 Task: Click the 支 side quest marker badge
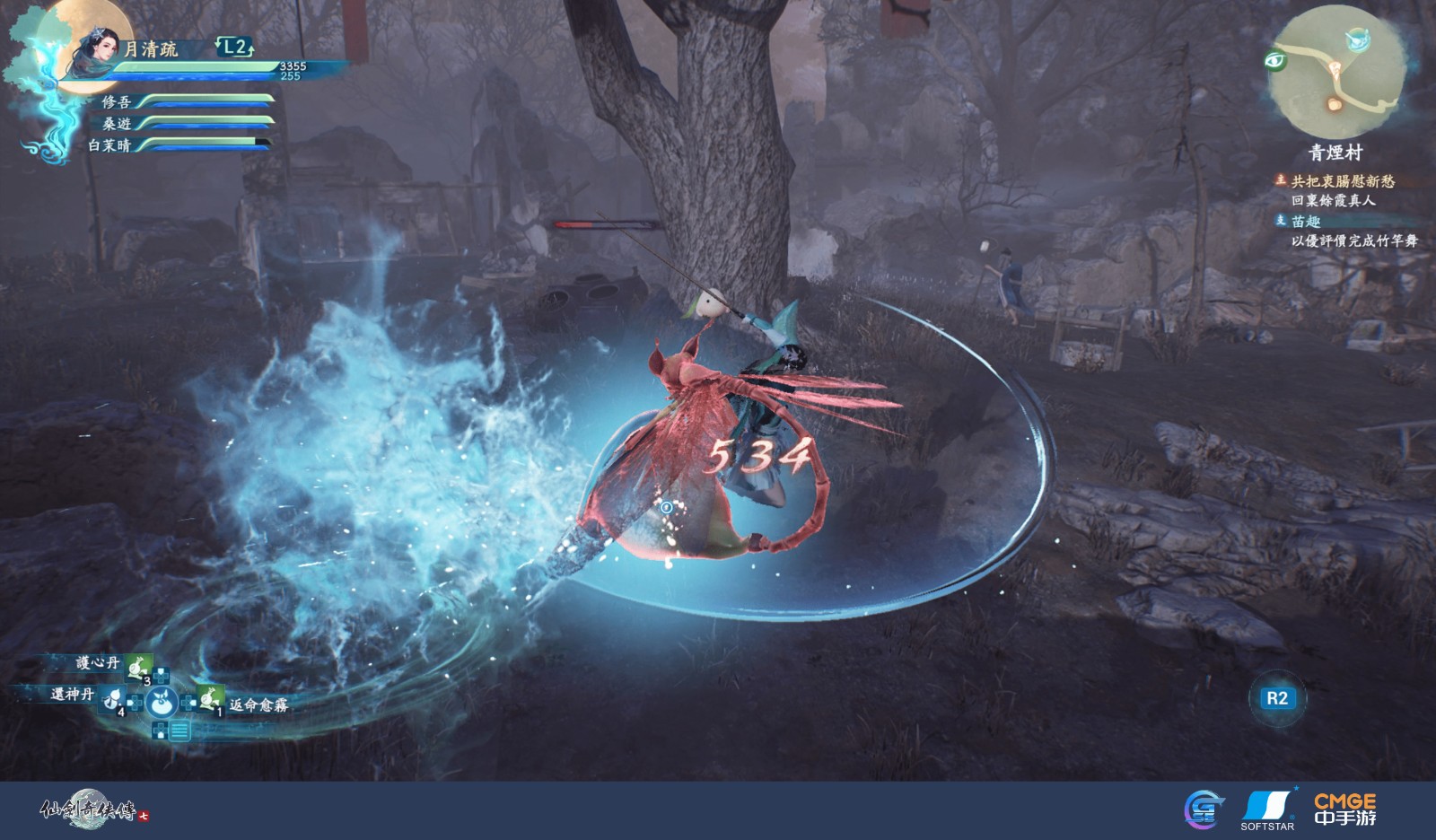click(1282, 221)
